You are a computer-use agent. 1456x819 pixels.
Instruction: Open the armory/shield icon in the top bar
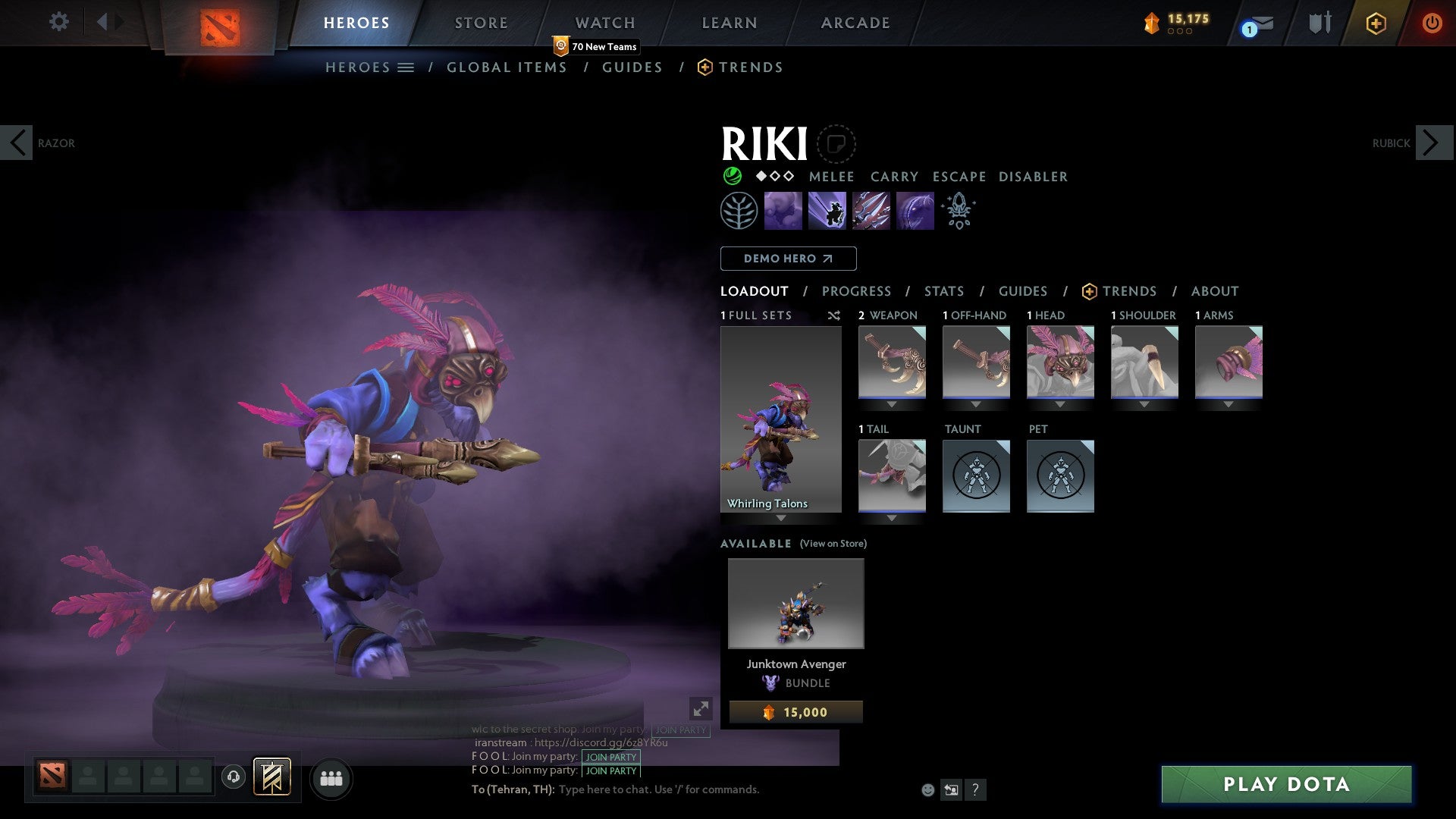pyautogui.click(x=1319, y=23)
